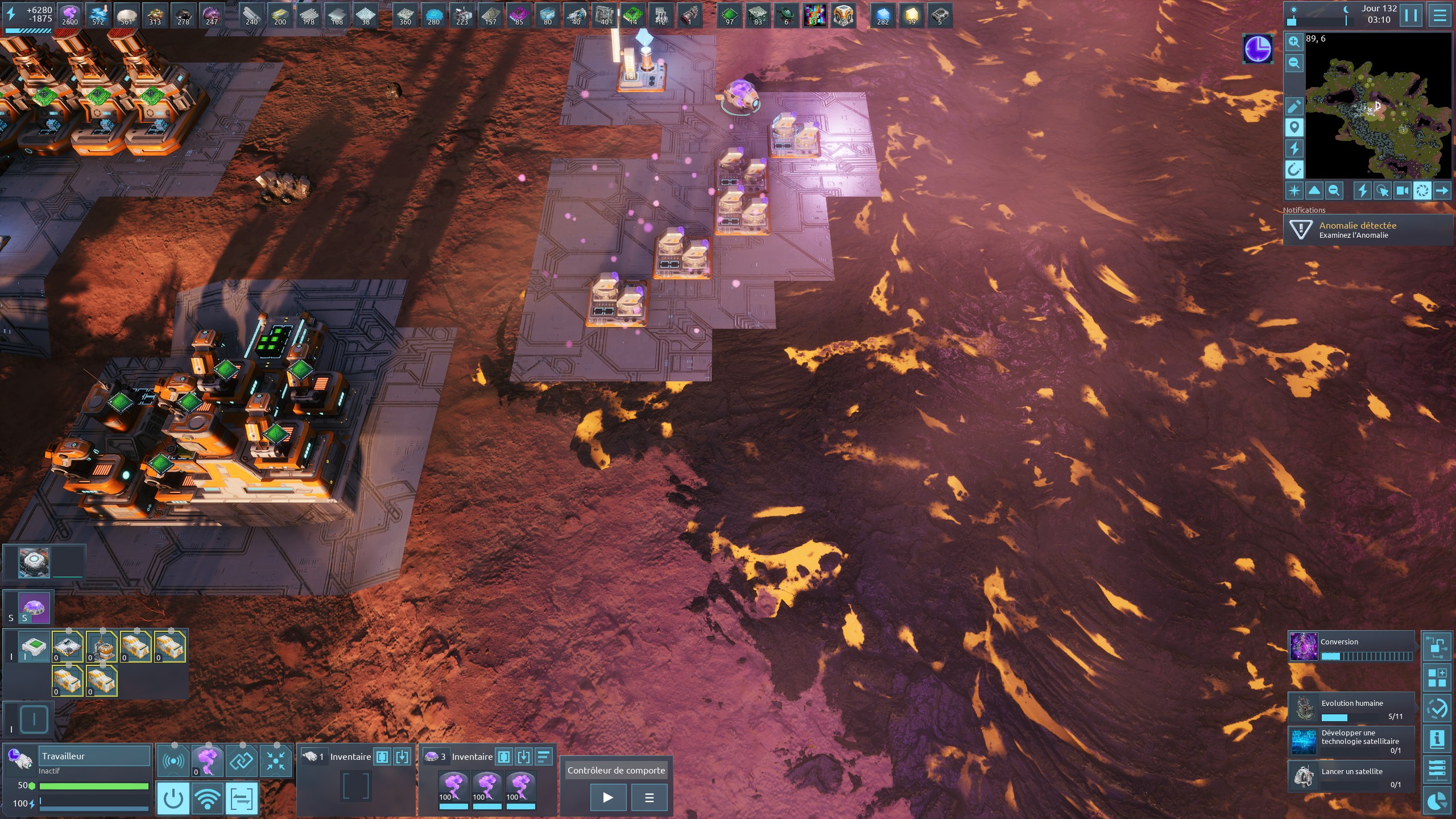Select the Evolution humaine objective

point(1351,708)
